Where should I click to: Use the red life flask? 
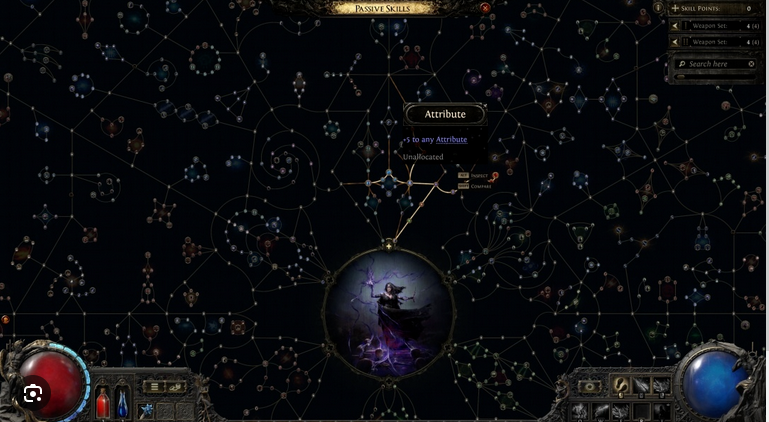coord(102,402)
